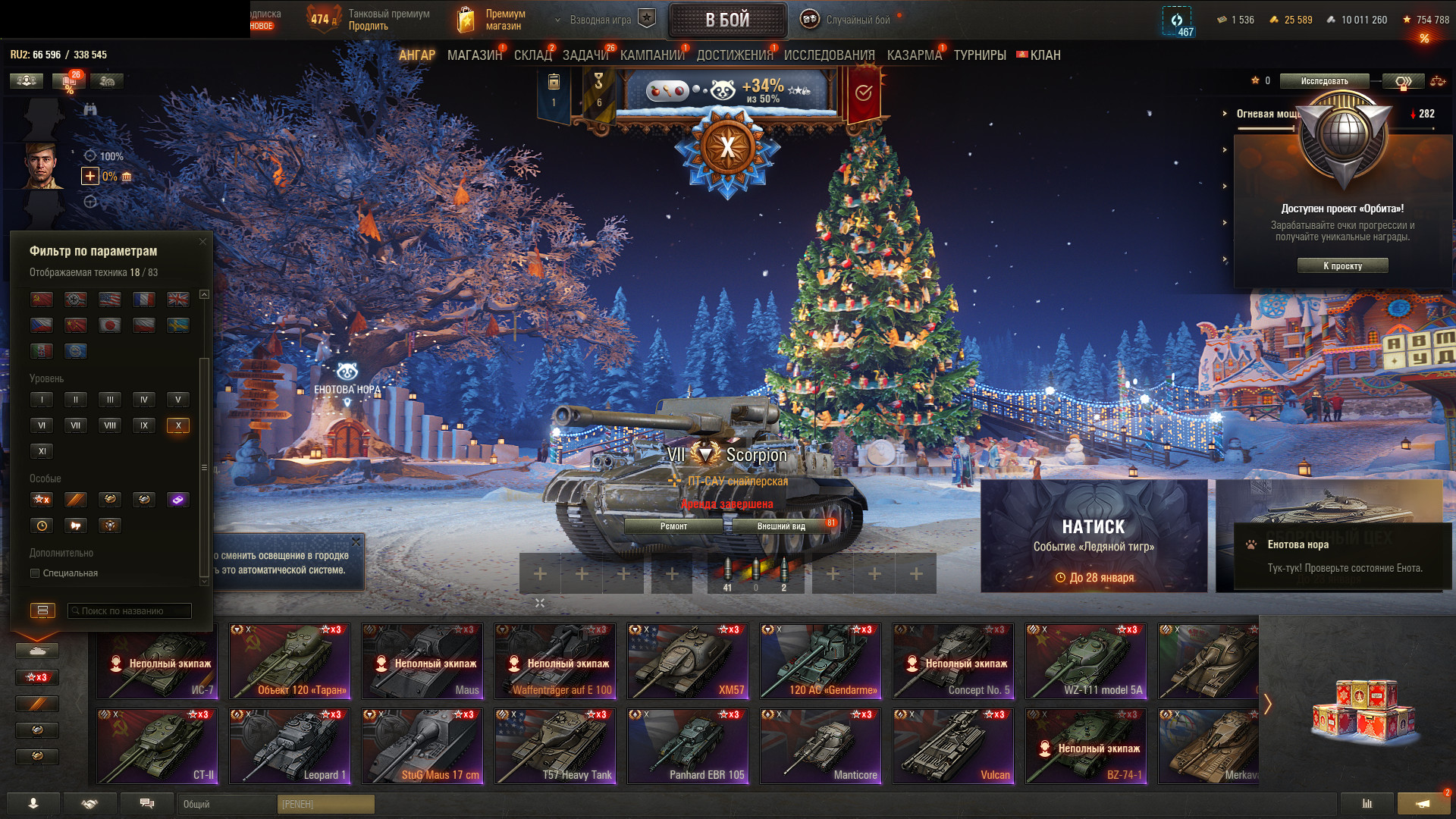
Task: Go to the ДОСТИЖЕНИЯ tab
Action: point(734,55)
